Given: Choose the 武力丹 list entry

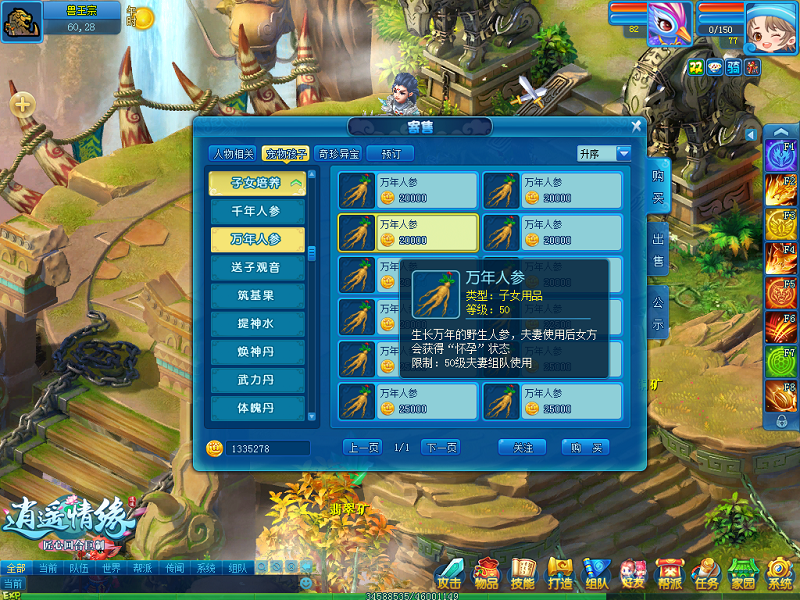Looking at the screenshot, I should (258, 380).
